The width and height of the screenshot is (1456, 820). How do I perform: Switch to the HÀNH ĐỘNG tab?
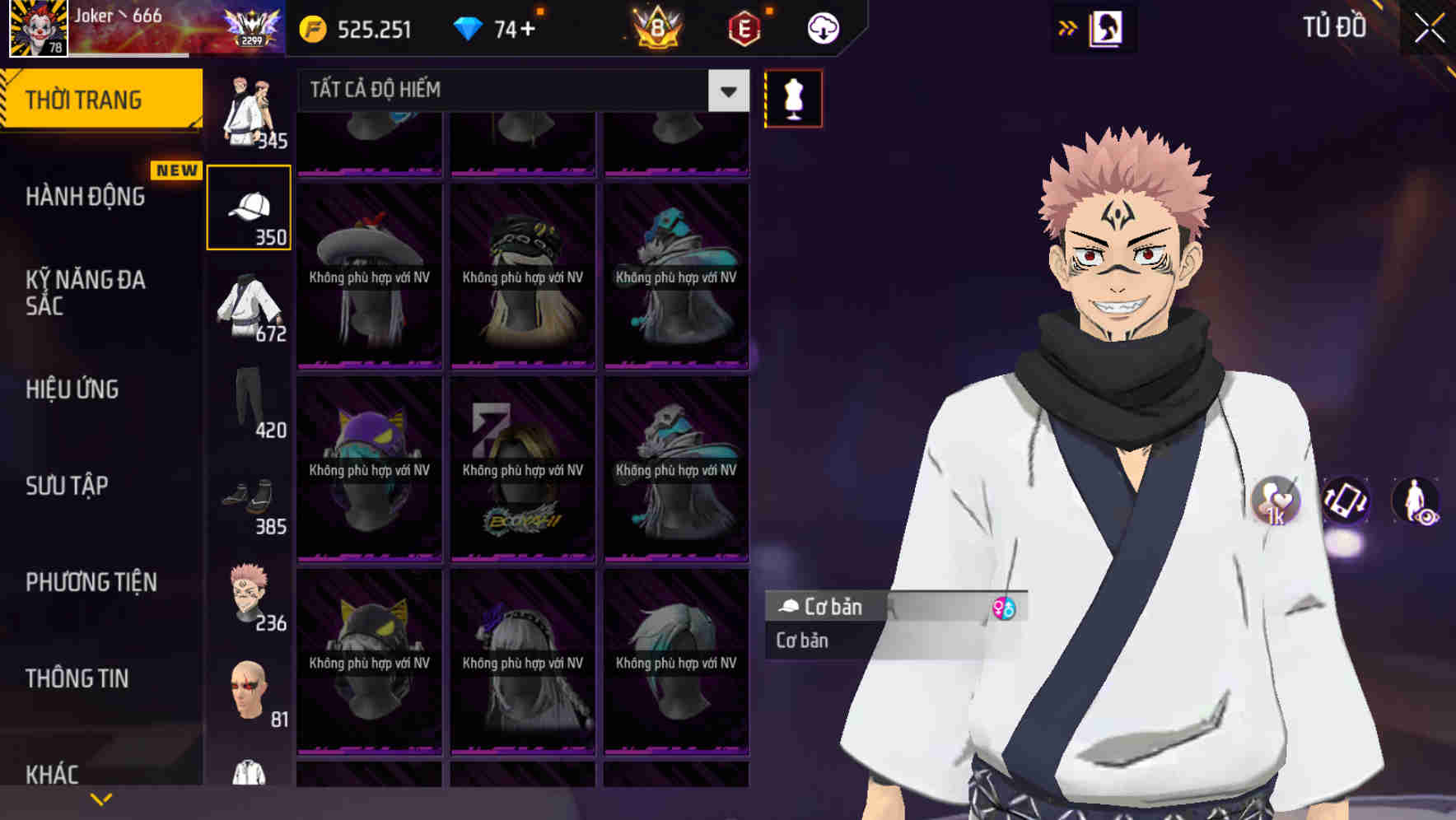(86, 197)
